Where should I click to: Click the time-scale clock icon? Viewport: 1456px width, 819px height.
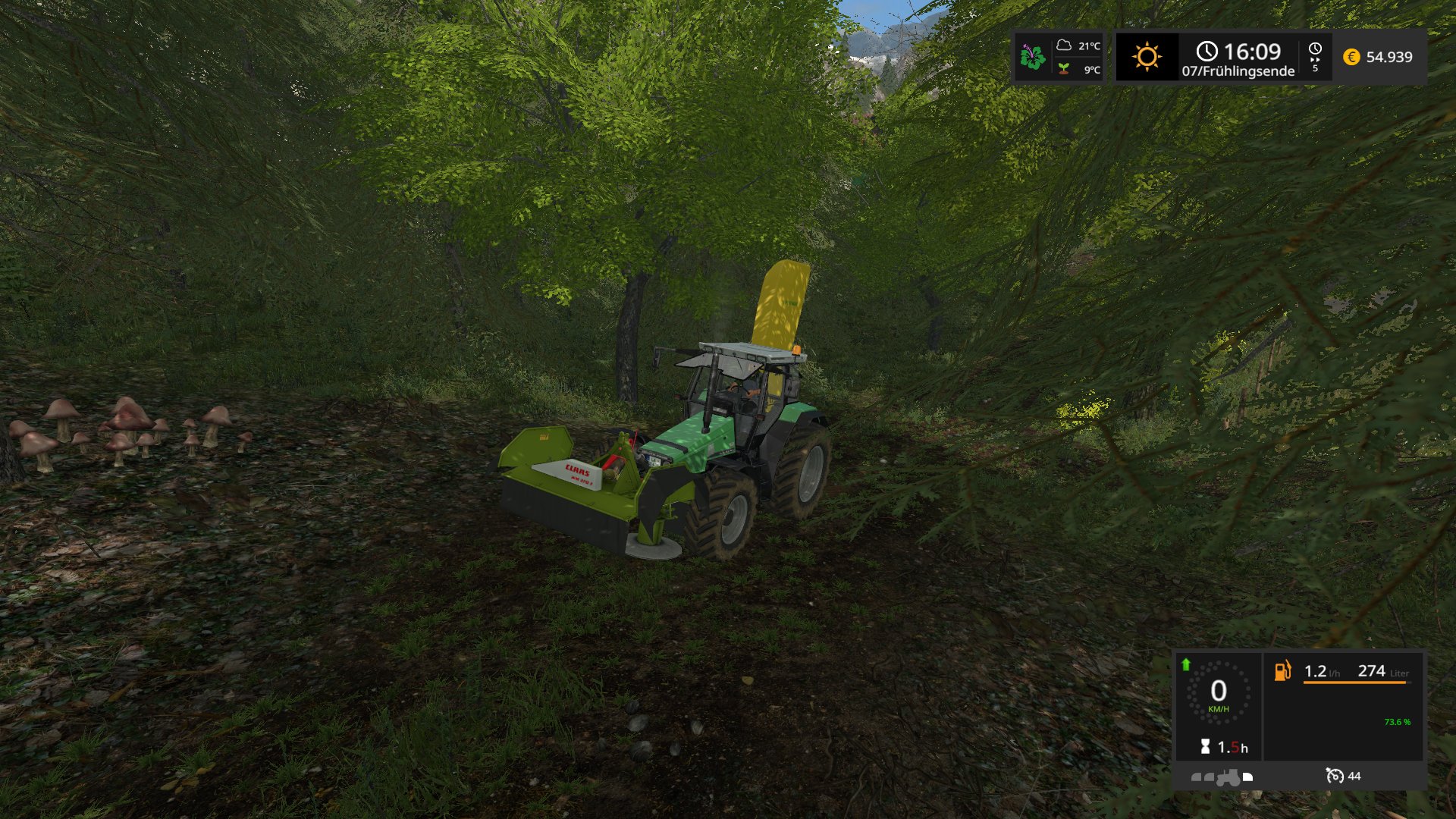[1315, 49]
